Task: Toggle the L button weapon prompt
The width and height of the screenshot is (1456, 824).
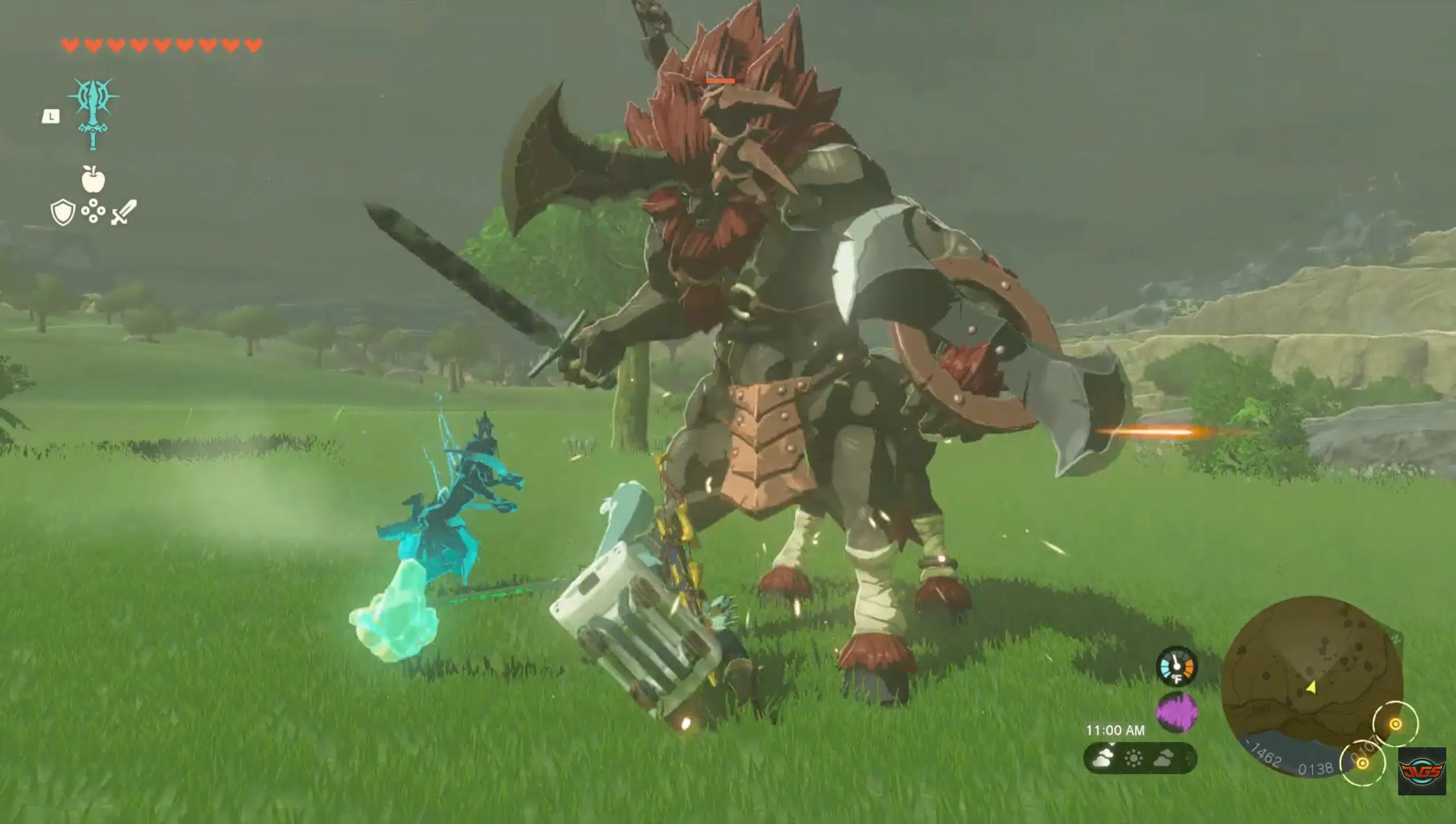Action: tap(52, 117)
